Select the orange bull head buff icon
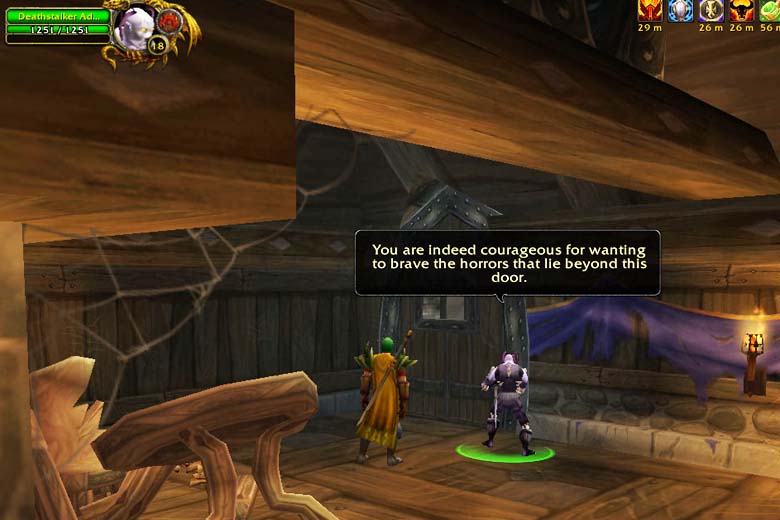The width and height of the screenshot is (780, 520). tap(741, 10)
